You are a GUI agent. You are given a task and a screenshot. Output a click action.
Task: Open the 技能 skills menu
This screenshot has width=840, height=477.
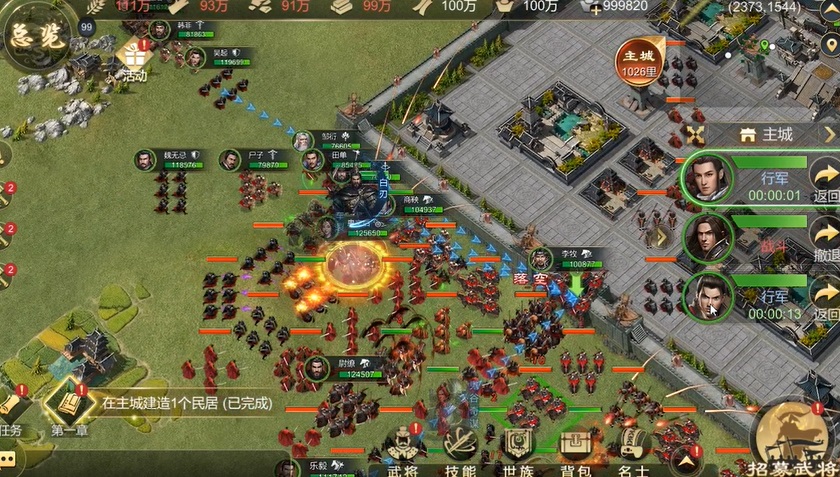[459, 448]
